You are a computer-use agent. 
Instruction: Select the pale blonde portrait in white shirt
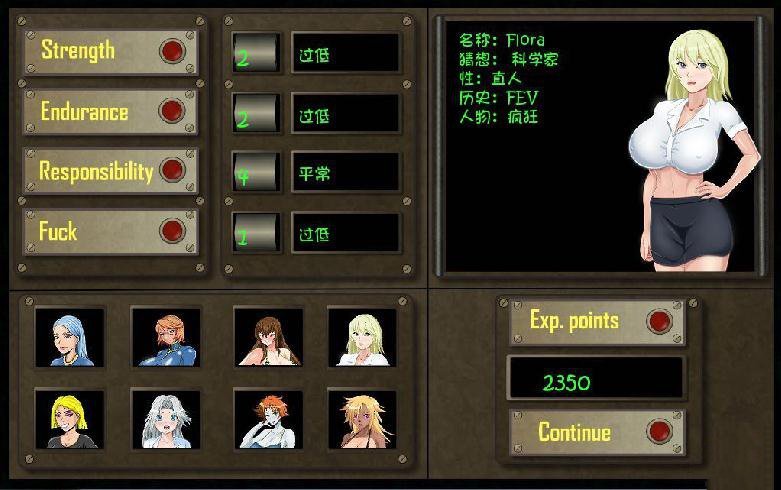click(x=362, y=337)
